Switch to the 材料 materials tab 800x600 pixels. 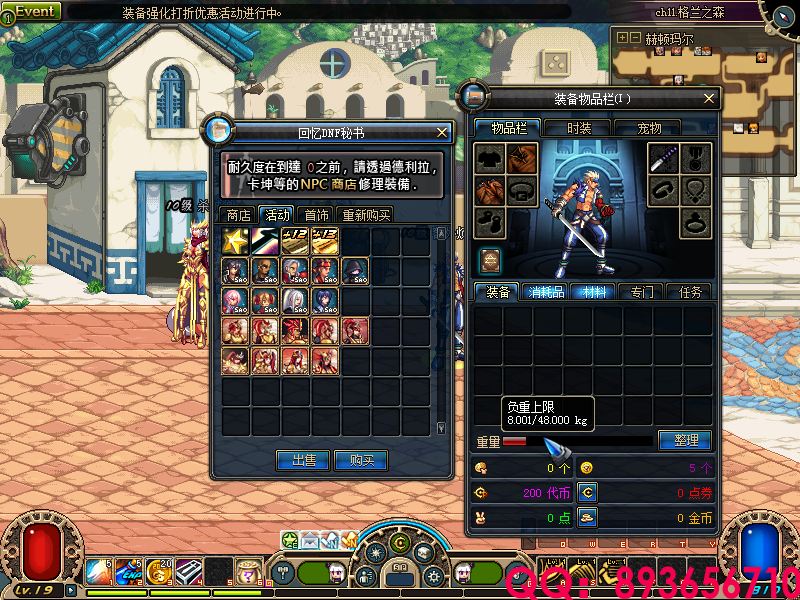(x=595, y=292)
